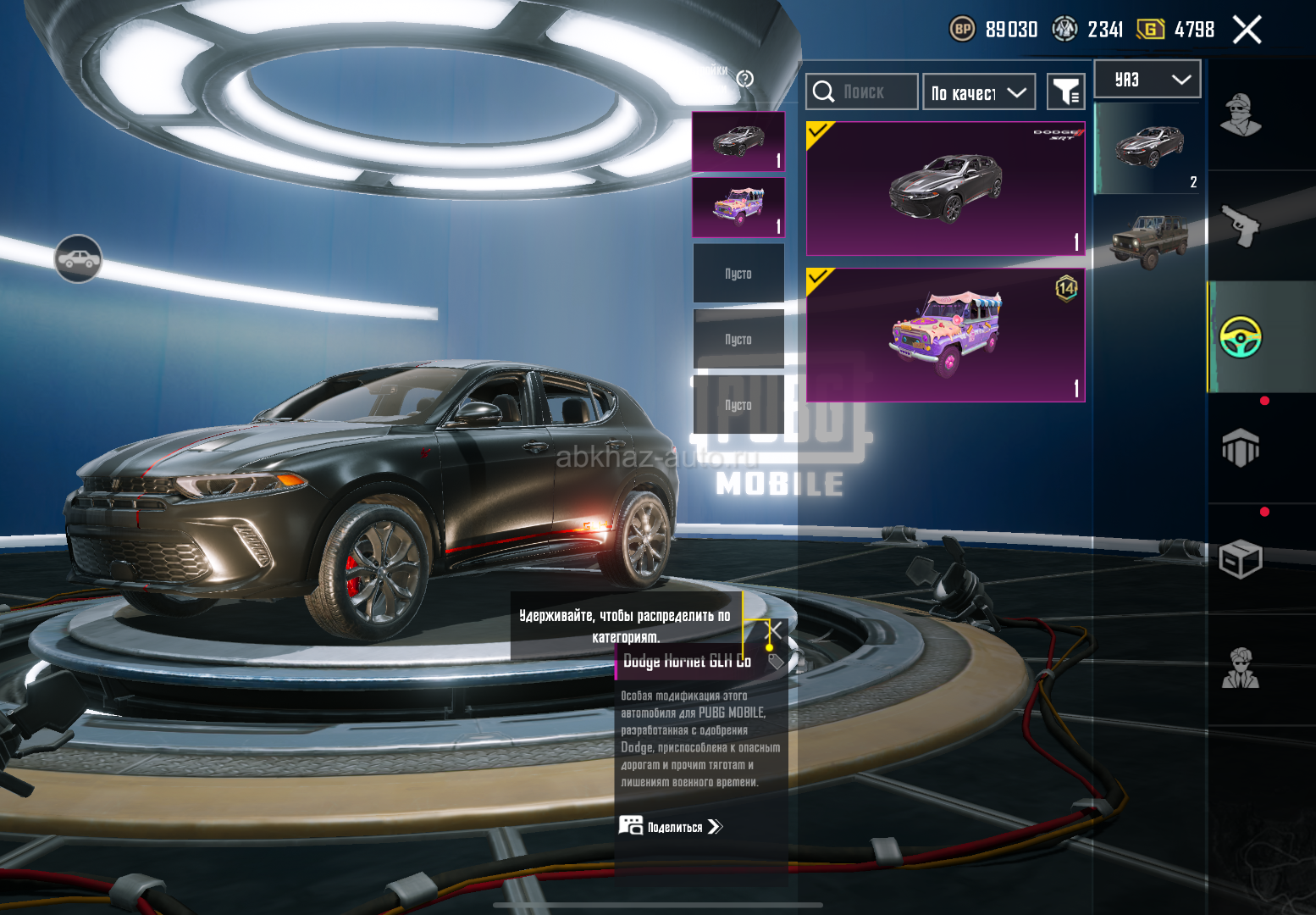The height and width of the screenshot is (915, 1316).
Task: Open the УАЗ vehicle type dropdown
Action: point(1147,80)
